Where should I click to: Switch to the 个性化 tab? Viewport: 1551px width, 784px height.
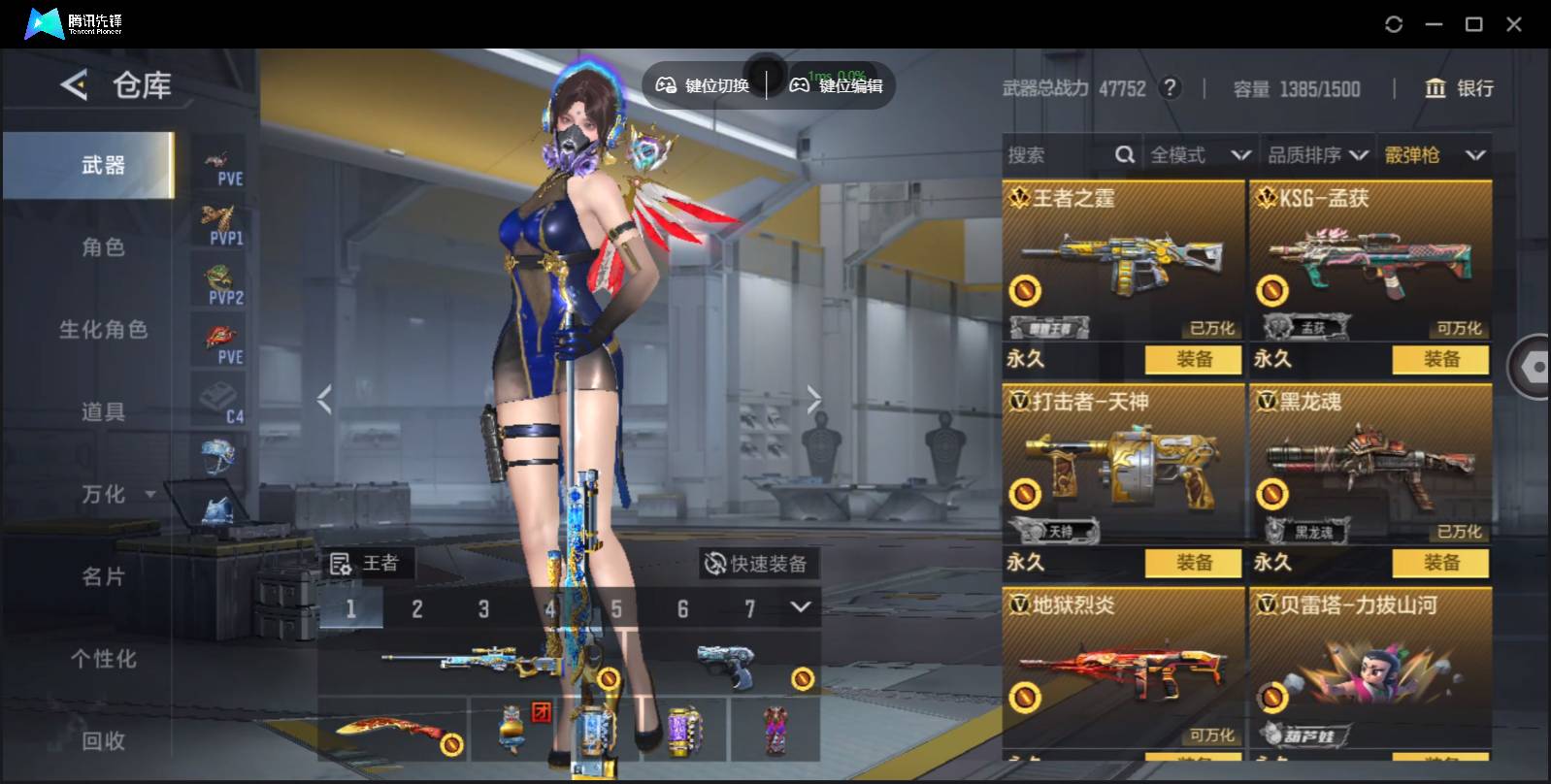coord(103,660)
